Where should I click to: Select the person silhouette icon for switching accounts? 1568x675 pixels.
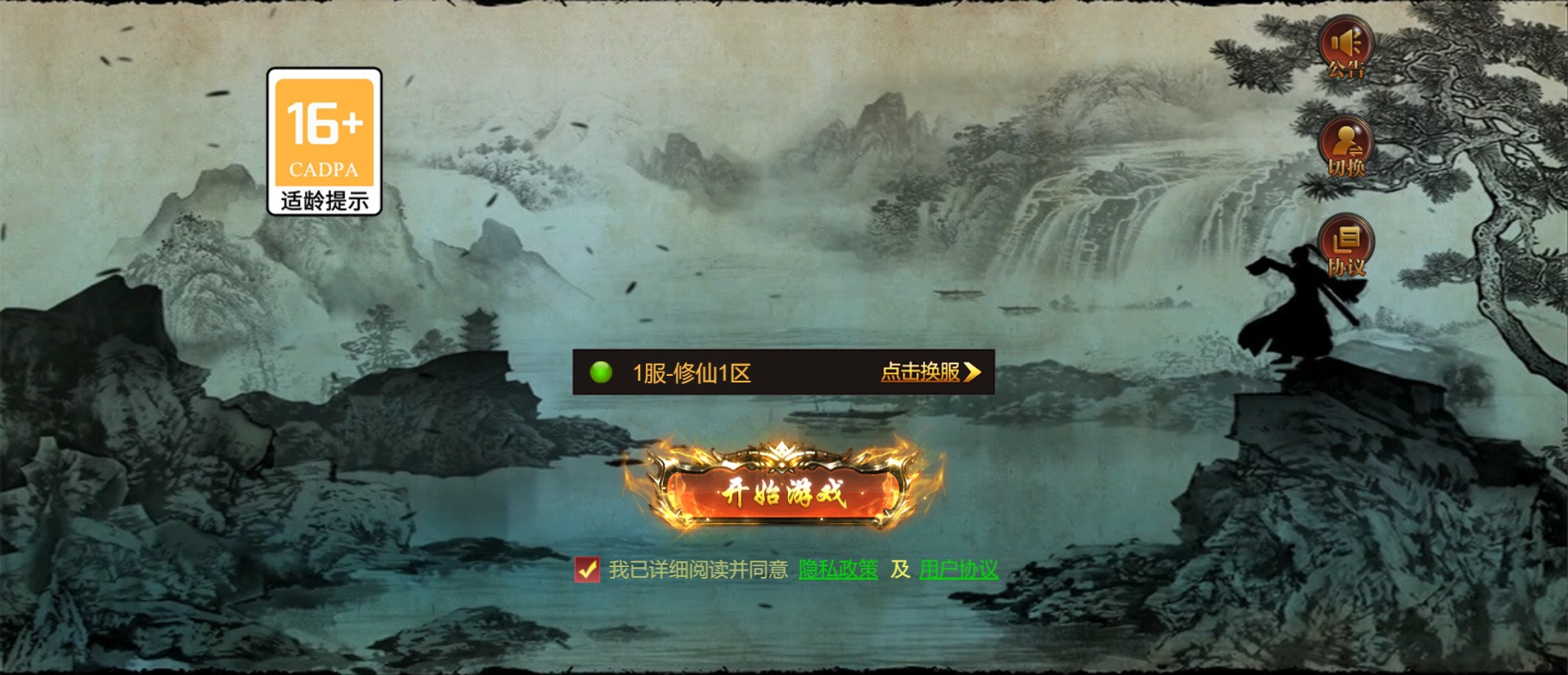pyautogui.click(x=1346, y=141)
